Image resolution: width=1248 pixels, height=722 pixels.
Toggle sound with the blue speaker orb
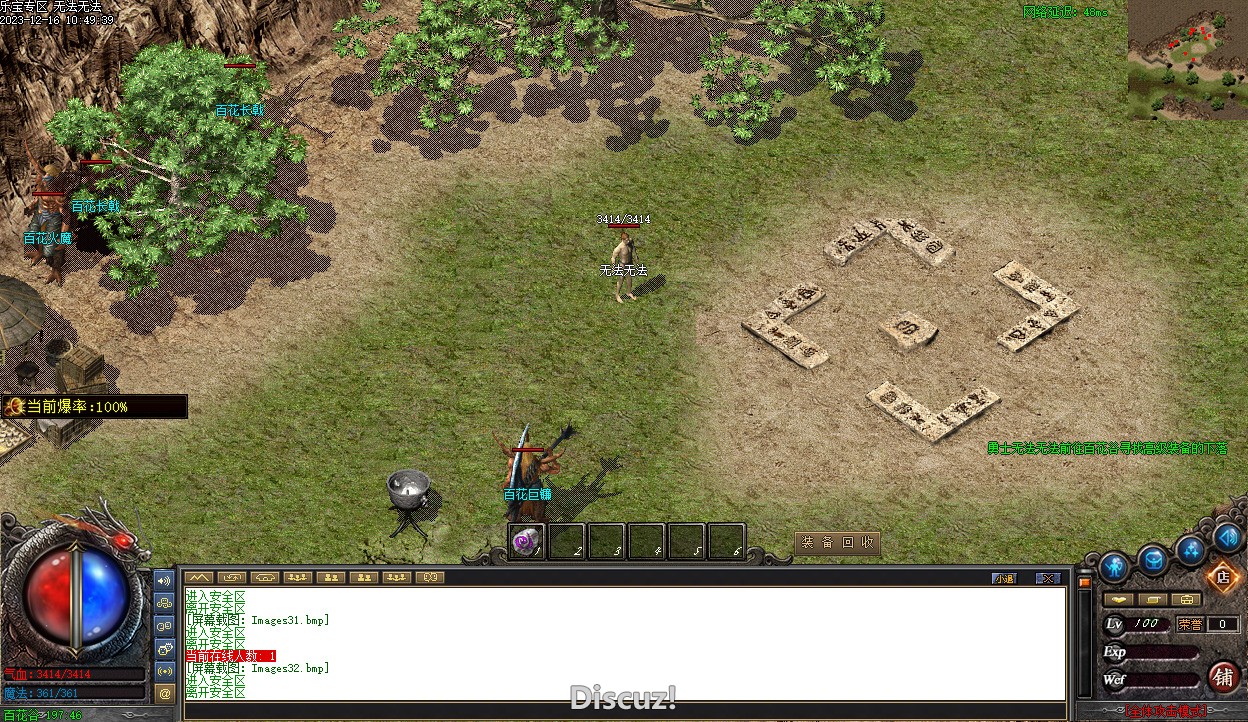pos(1229,537)
